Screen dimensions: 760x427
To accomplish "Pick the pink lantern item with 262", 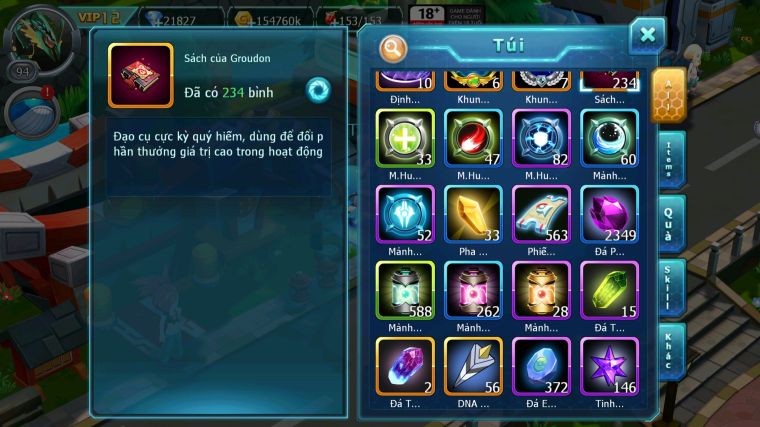I will point(473,290).
